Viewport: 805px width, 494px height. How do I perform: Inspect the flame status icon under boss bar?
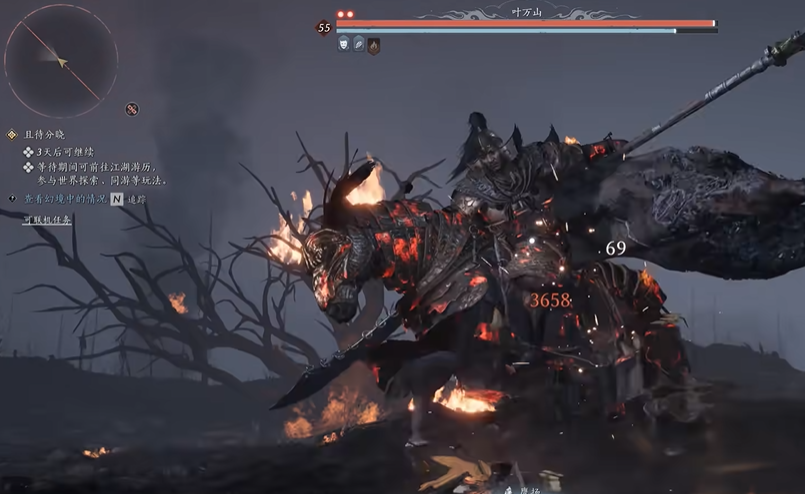373,45
